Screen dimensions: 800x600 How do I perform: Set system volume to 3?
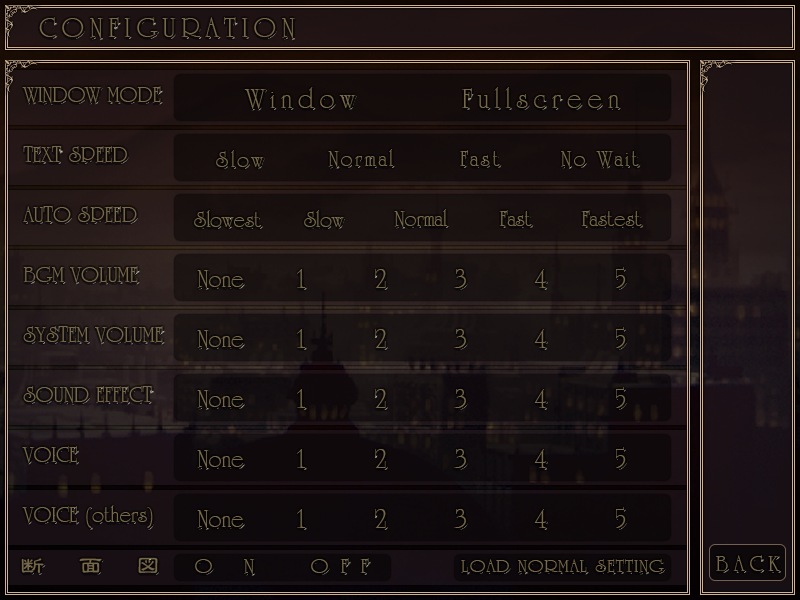click(460, 340)
